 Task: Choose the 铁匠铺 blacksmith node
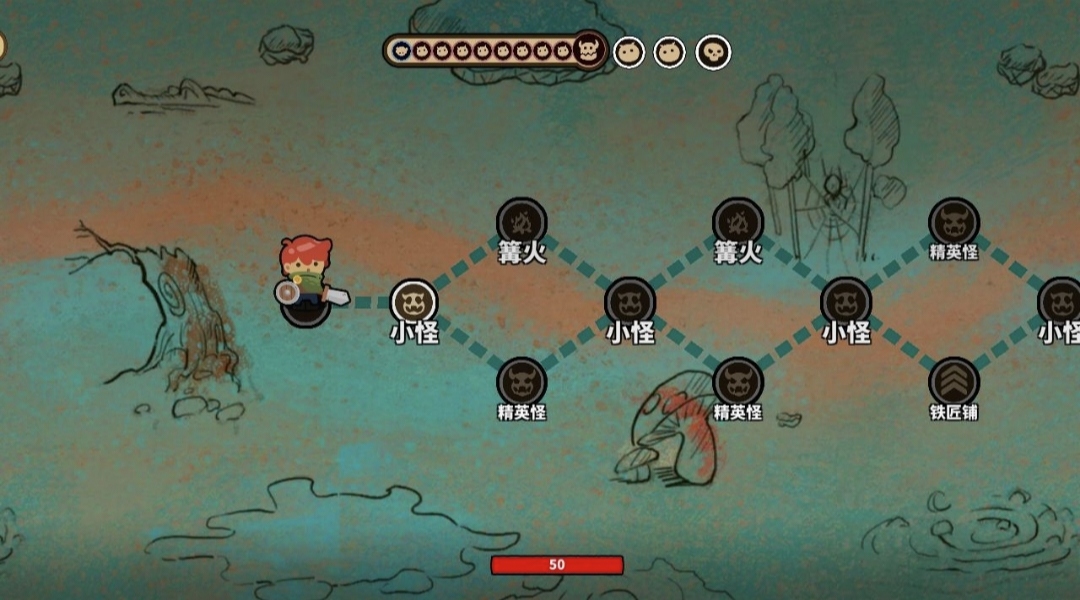pyautogui.click(x=953, y=382)
